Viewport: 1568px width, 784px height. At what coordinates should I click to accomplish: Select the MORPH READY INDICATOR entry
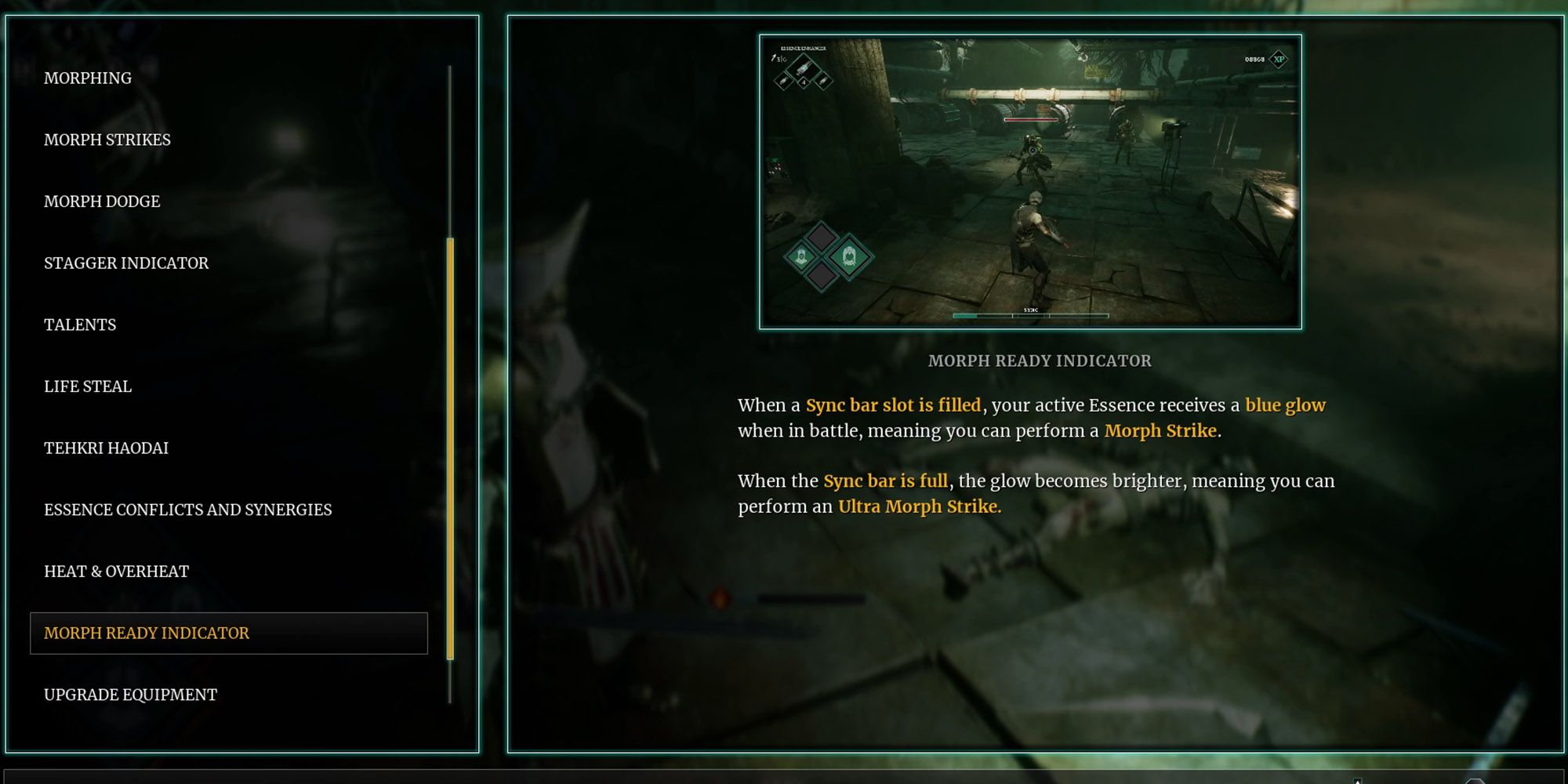(146, 633)
